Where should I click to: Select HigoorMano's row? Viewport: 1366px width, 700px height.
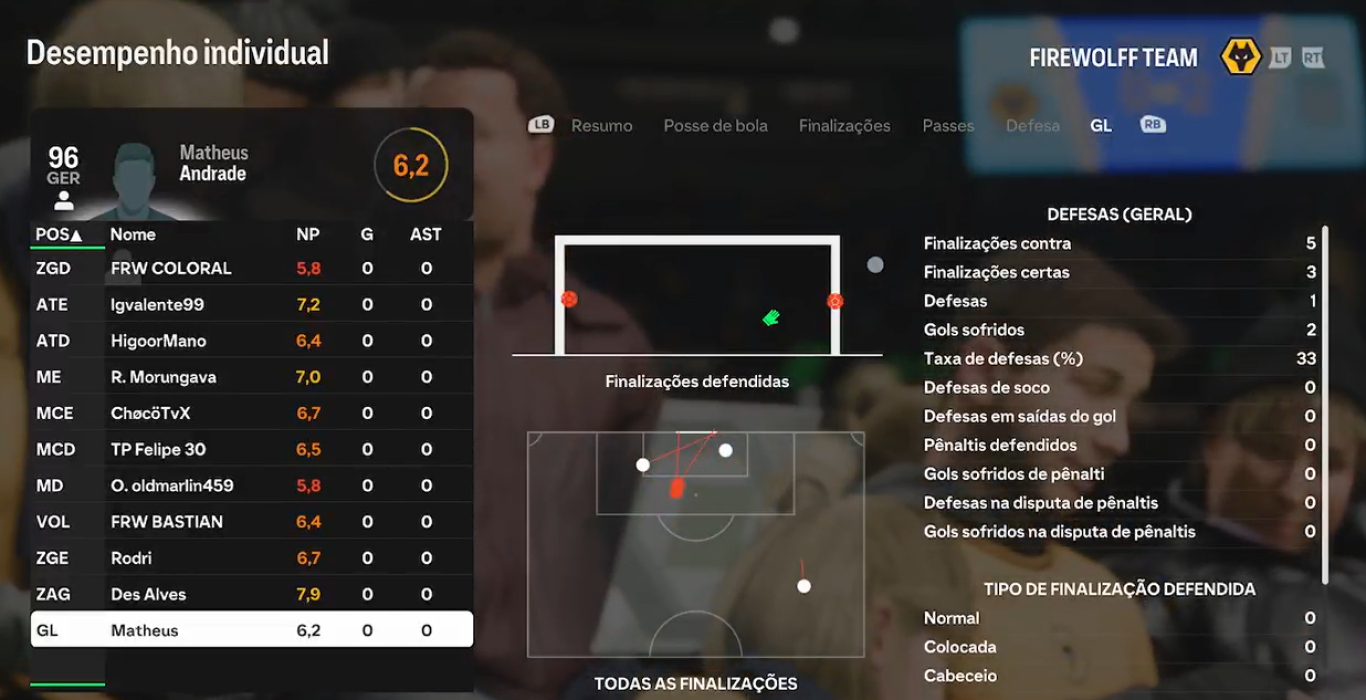251,341
